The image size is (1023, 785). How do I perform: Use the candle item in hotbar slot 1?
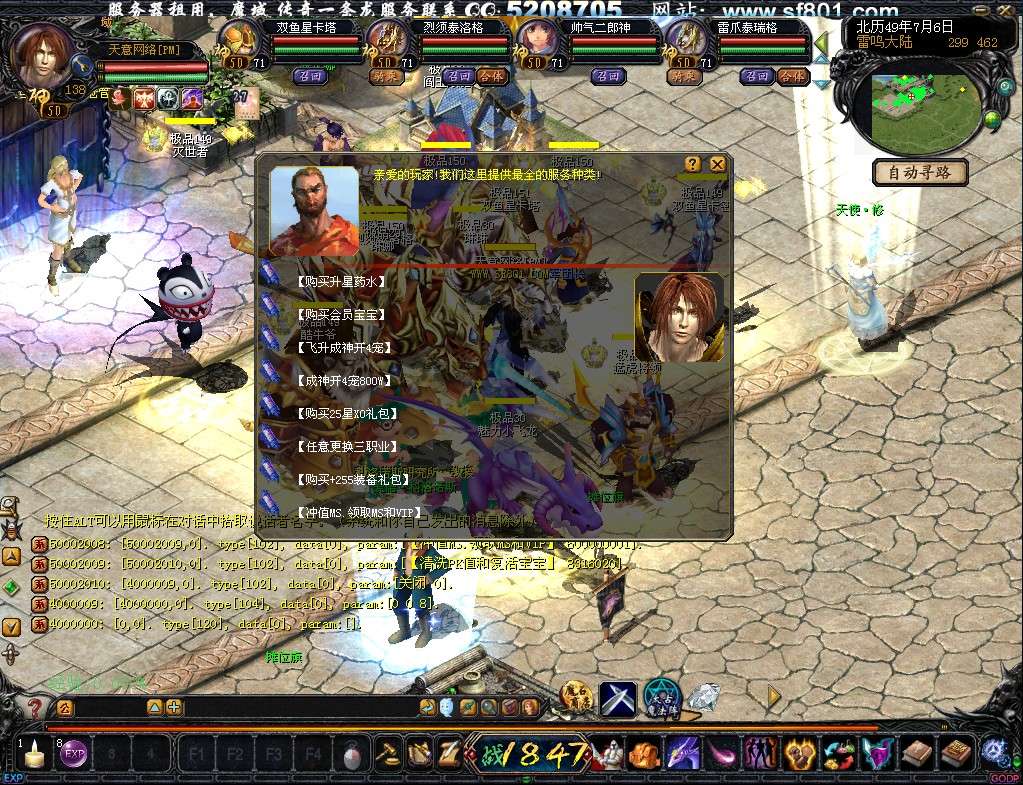coord(34,755)
